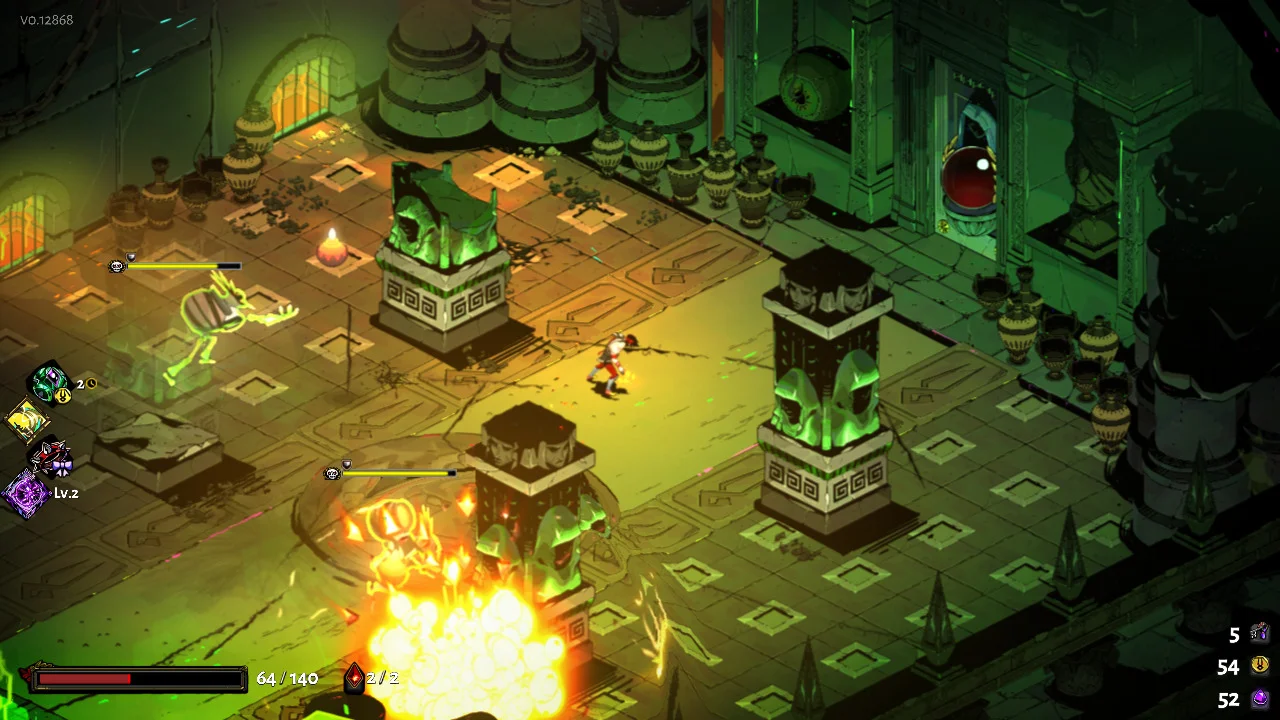Select the gold obol coin icon
The width and height of the screenshot is (1280, 720).
pyautogui.click(x=1259, y=666)
